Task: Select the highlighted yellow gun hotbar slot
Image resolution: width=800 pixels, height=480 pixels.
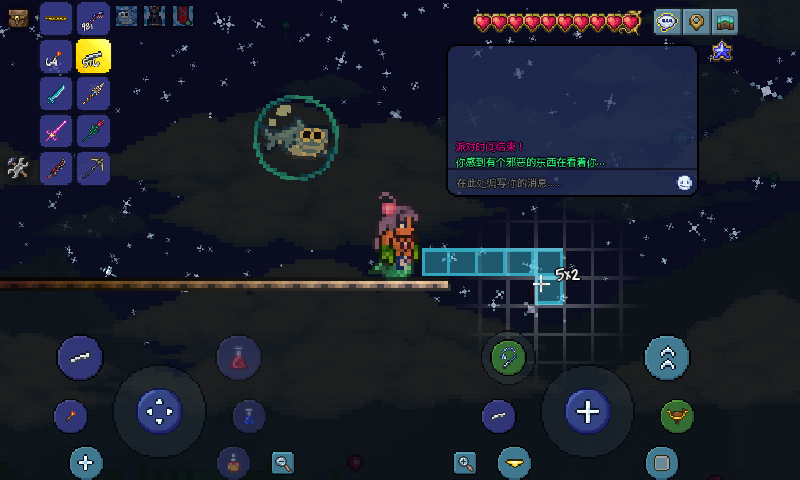Action: [93, 55]
